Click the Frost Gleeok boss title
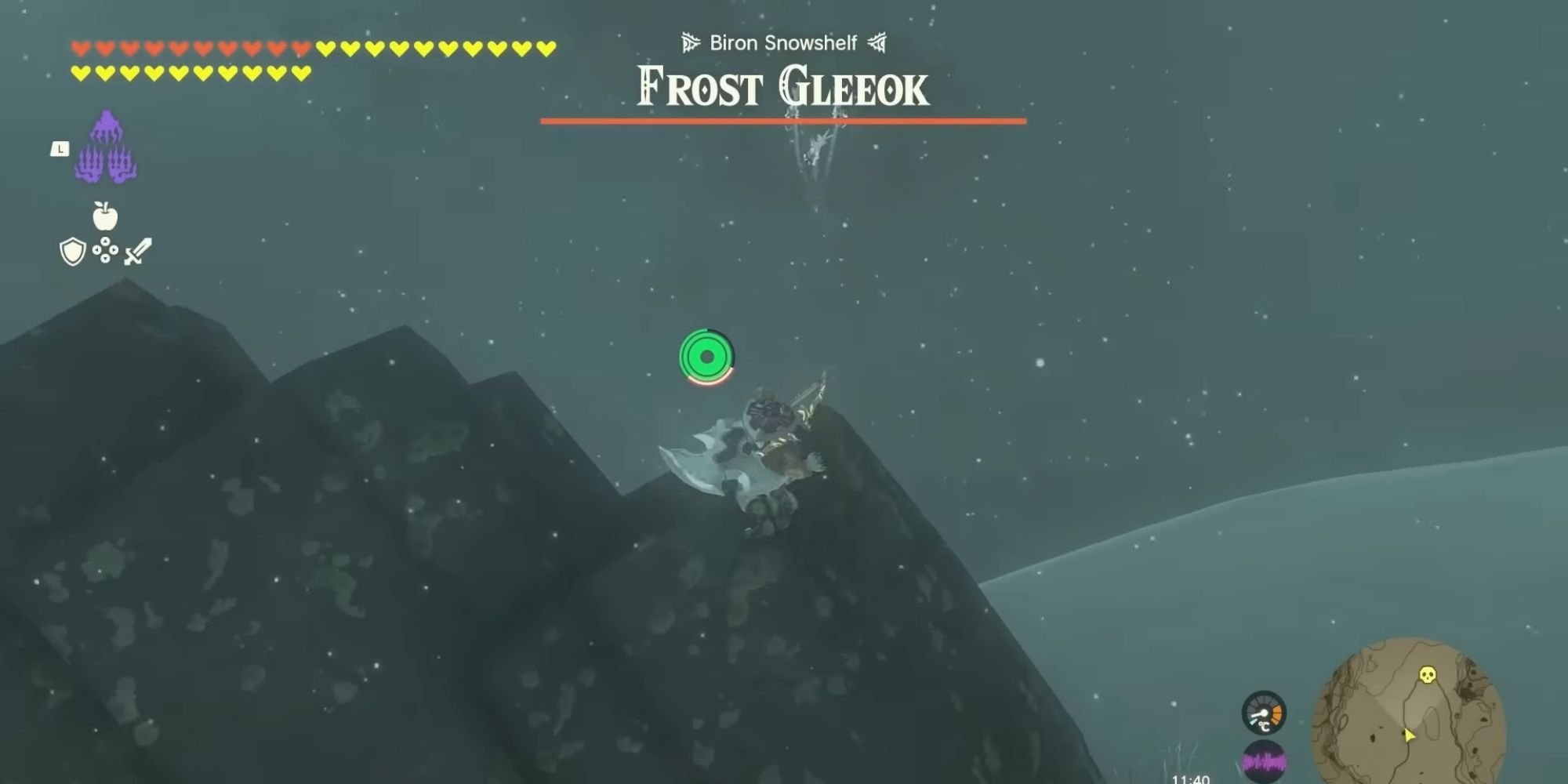The height and width of the screenshot is (784, 1568). [780, 89]
